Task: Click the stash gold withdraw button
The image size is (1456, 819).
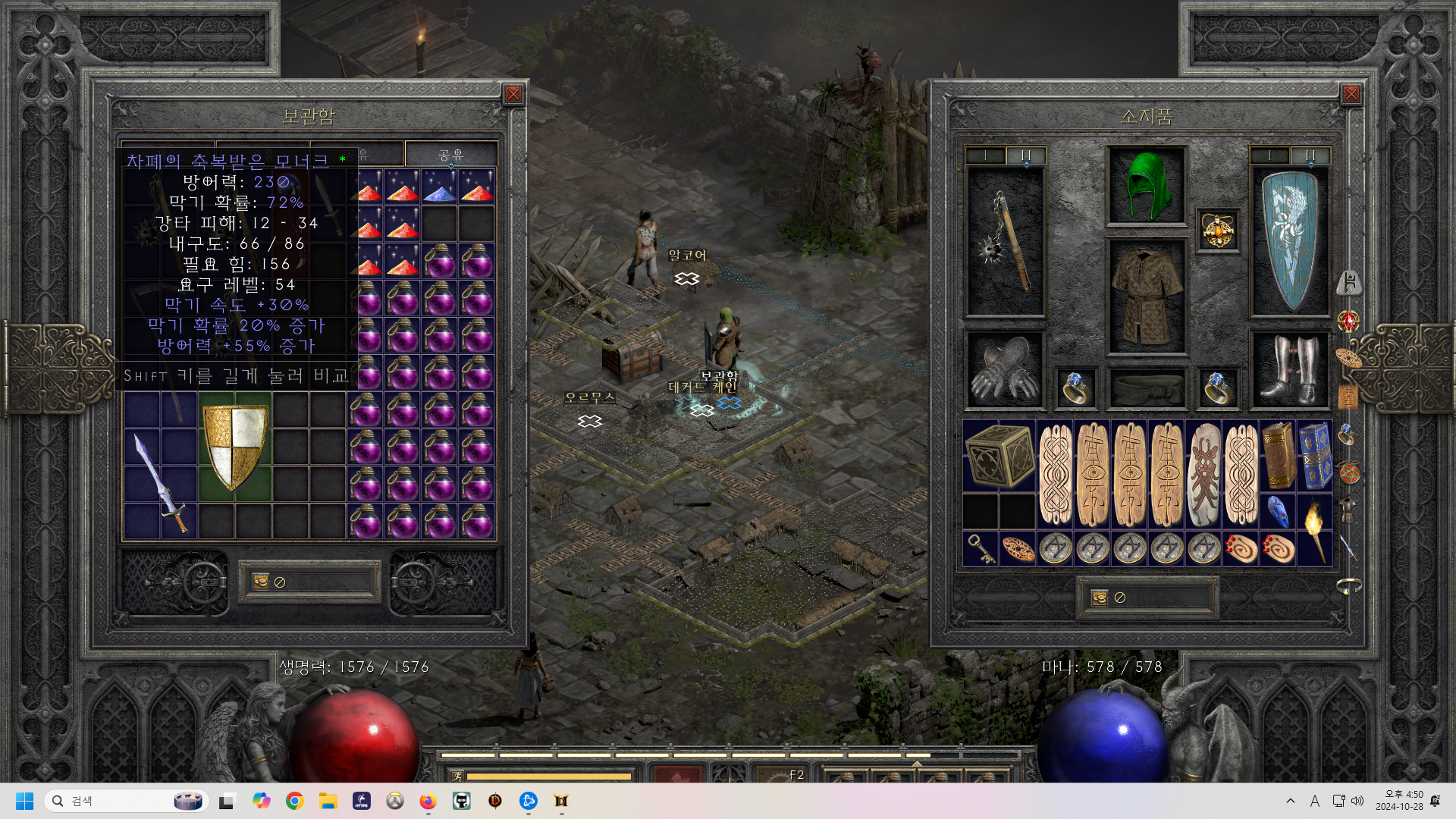Action: (261, 582)
